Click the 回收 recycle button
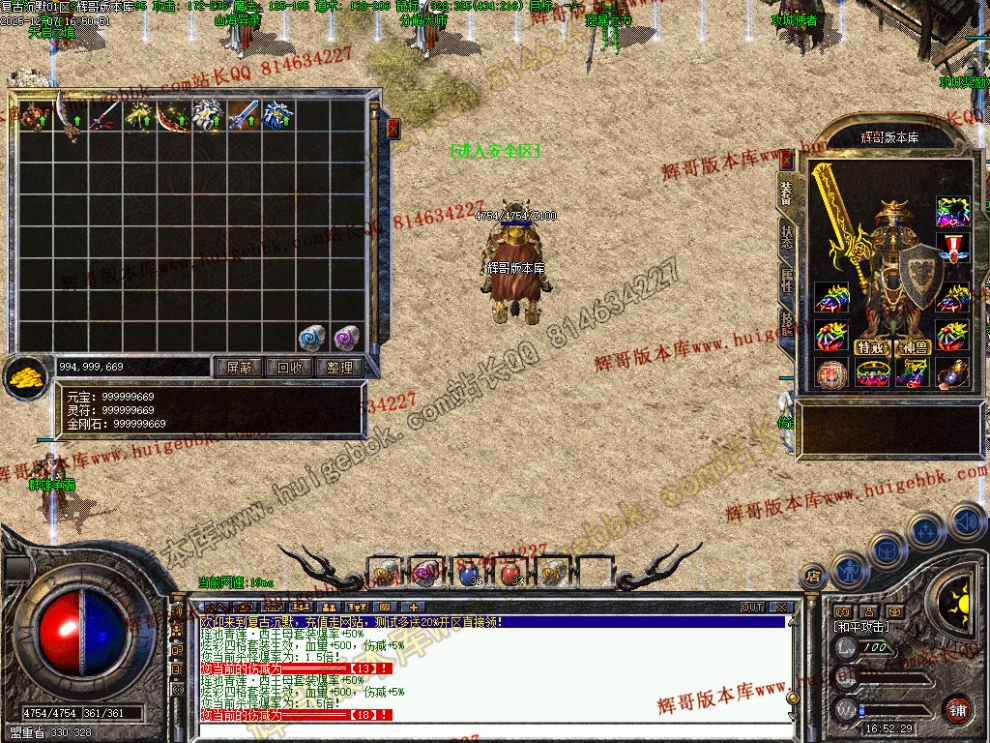Screen dimensions: 990x743 click(x=290, y=368)
